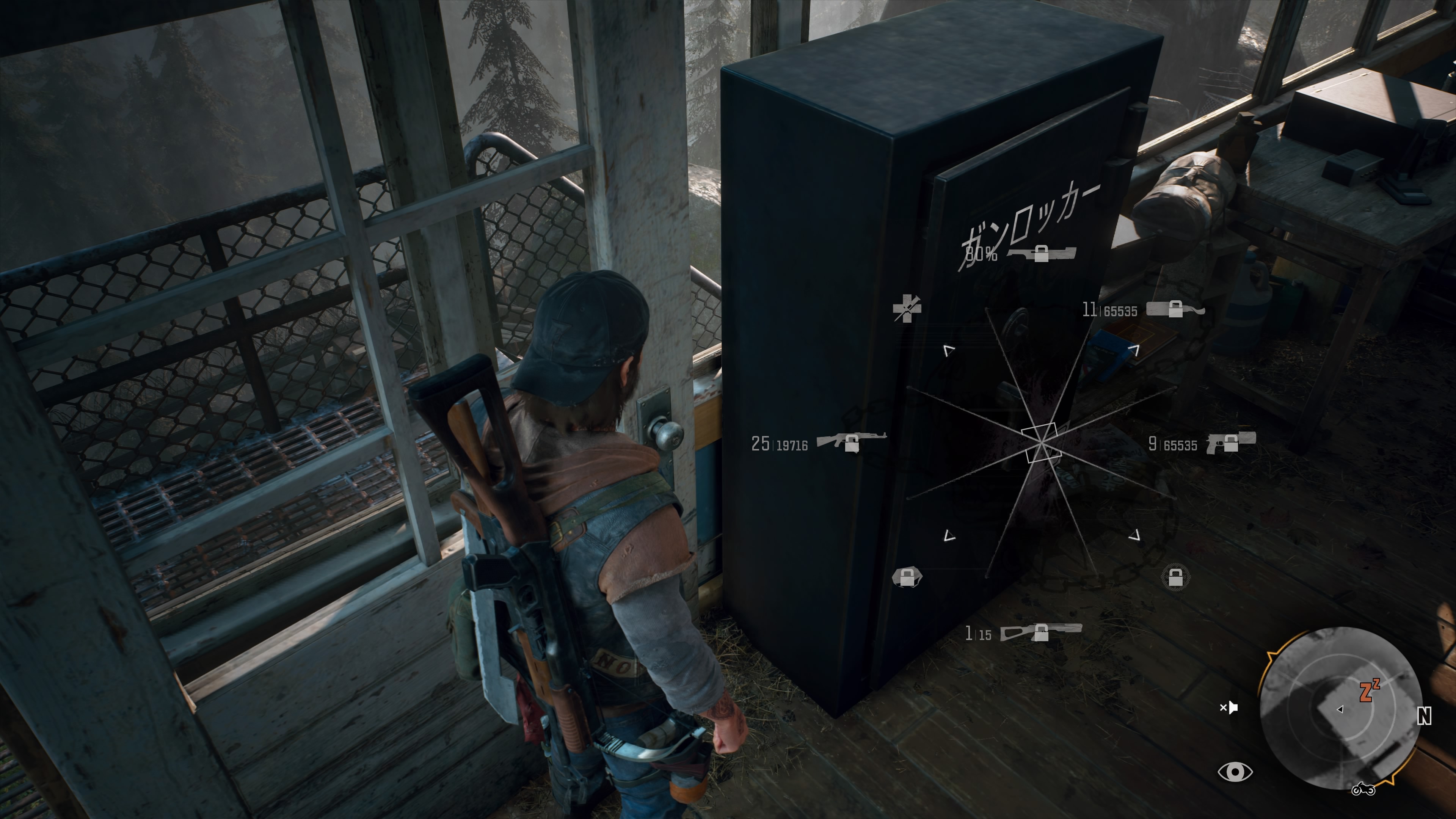Screen dimensions: 1456x819
Task: Click the eye visibility indicator
Action: pyautogui.click(x=1235, y=772)
